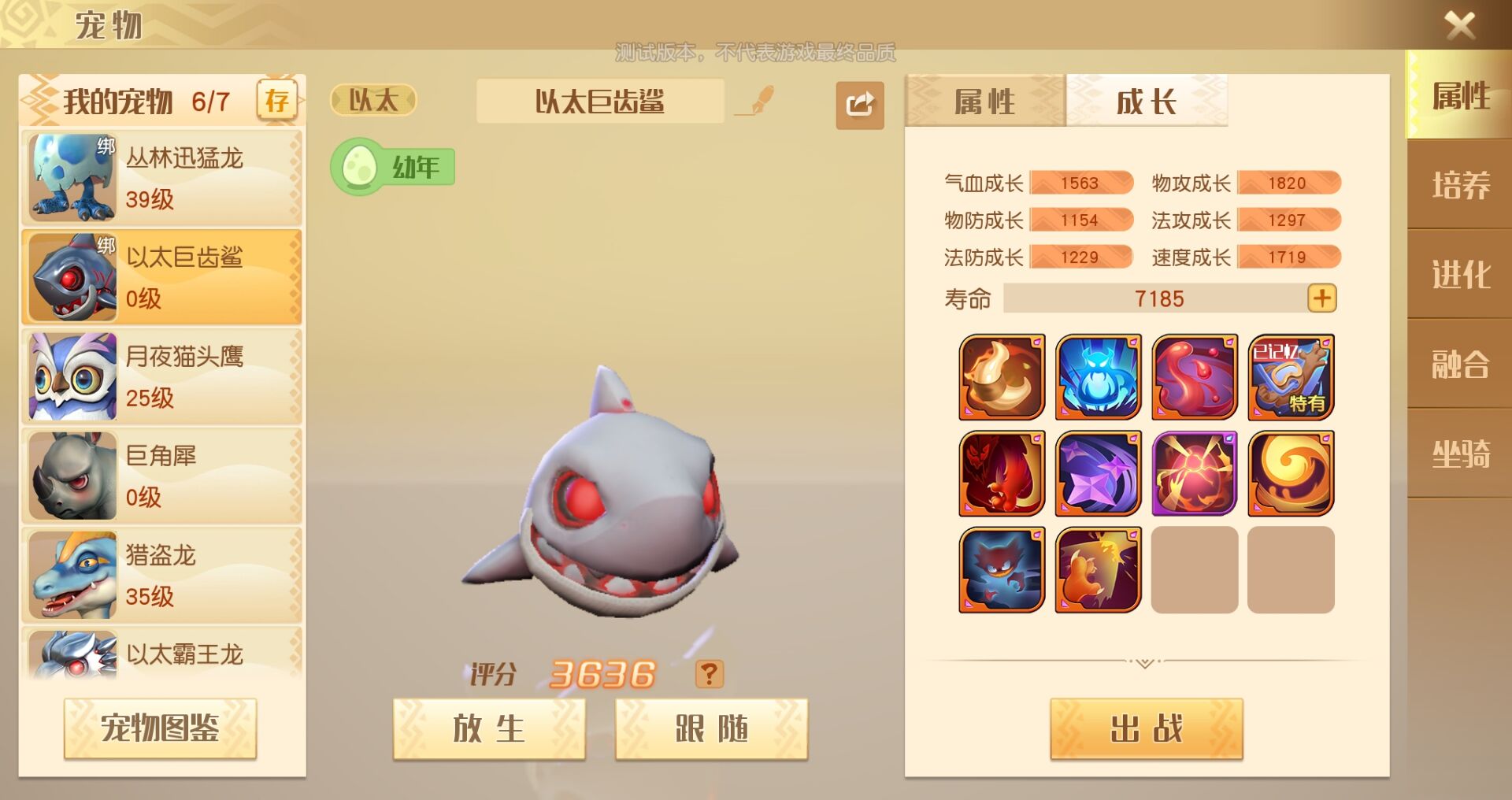Open the 宠物图鉴 pet encyclopedia

160,728
